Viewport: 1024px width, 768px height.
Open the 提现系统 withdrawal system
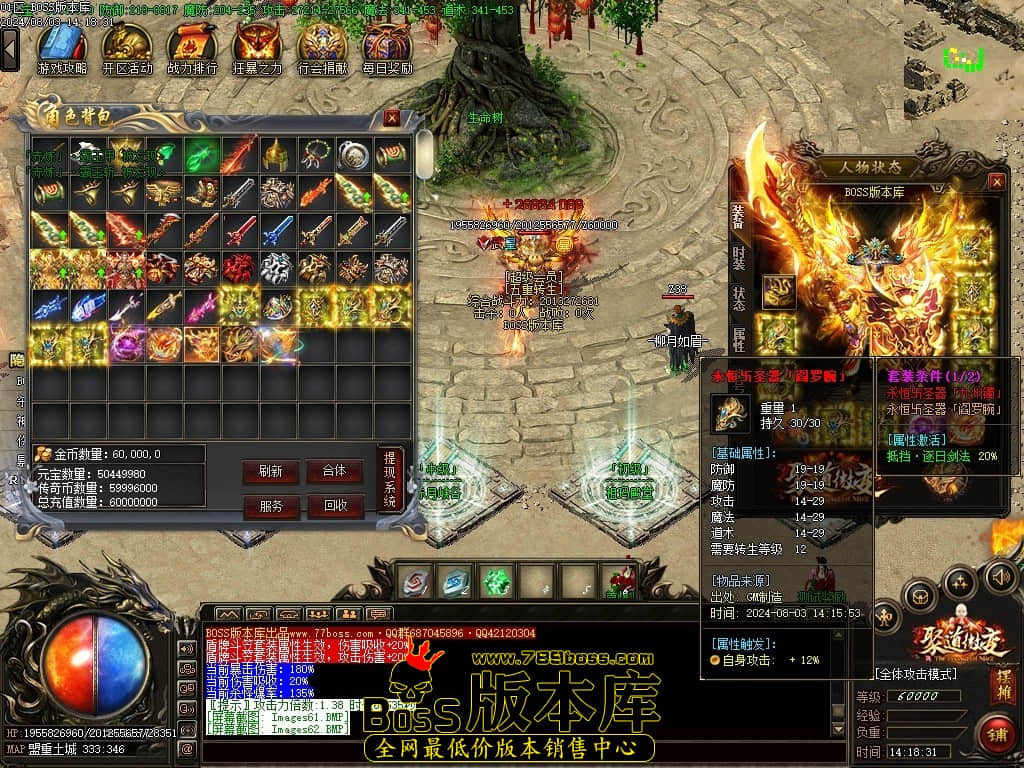coord(390,480)
